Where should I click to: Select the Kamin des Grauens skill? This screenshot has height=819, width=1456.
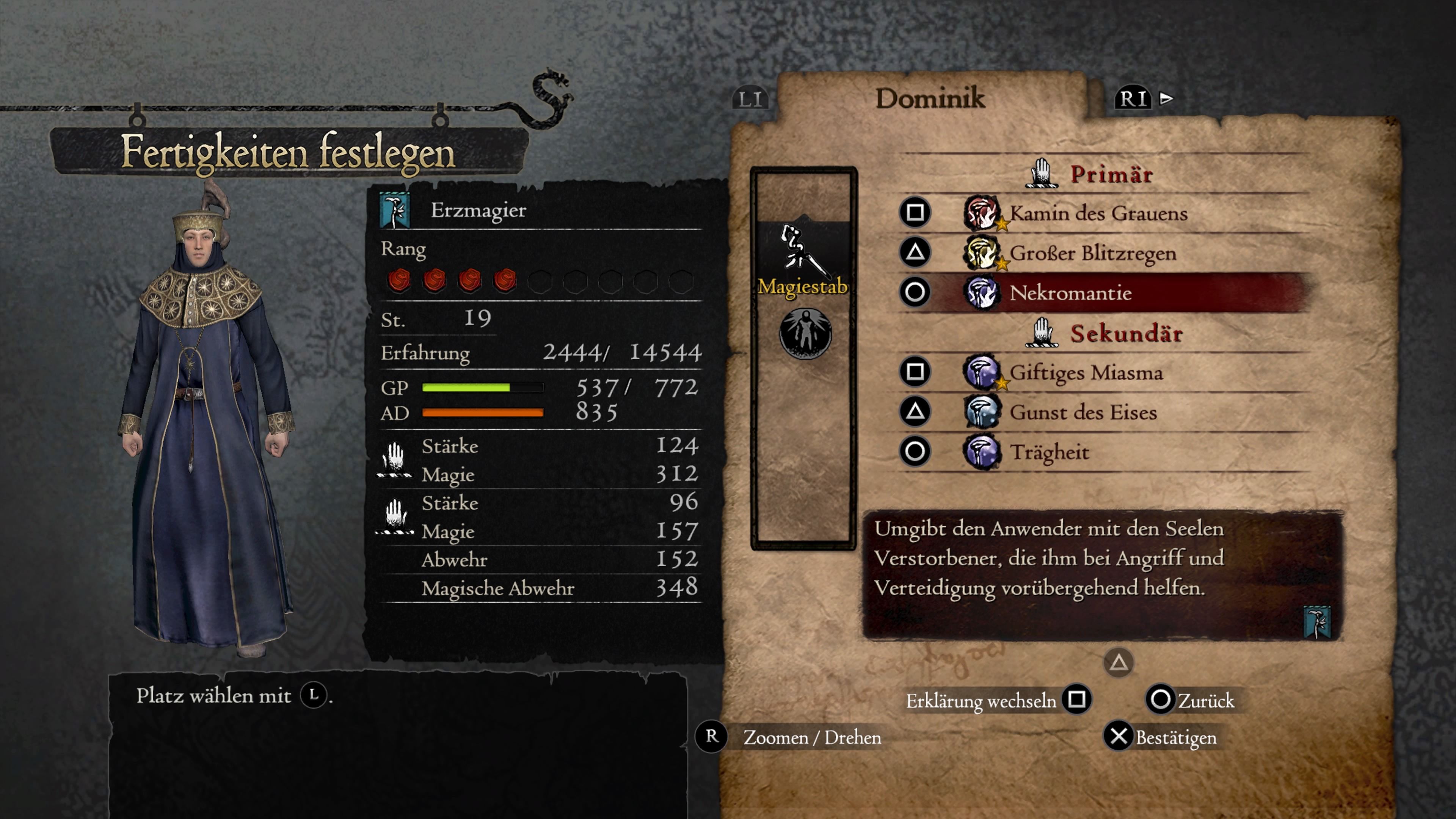pyautogui.click(x=1098, y=213)
